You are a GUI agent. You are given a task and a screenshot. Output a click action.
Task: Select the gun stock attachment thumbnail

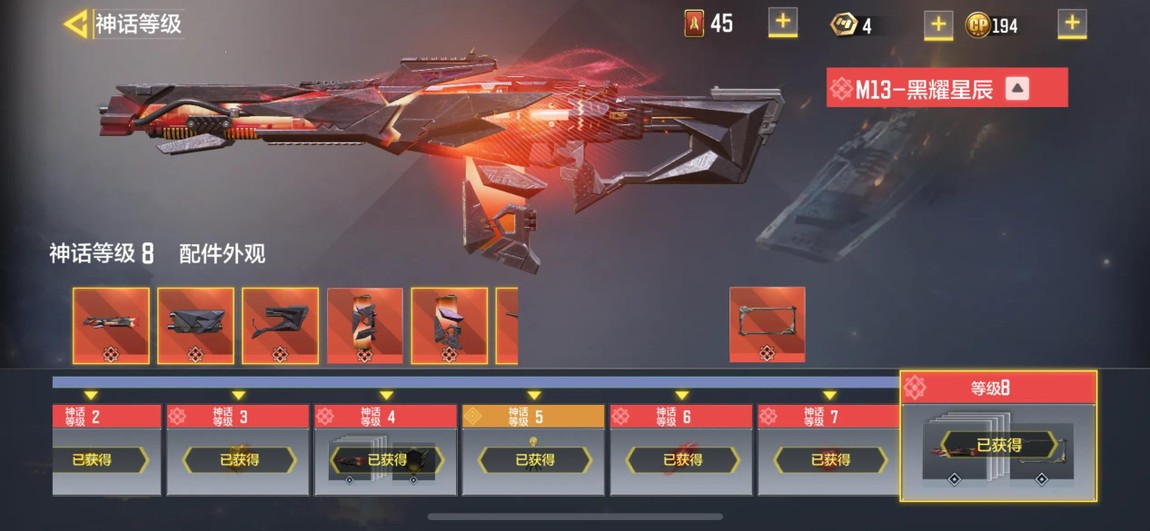tap(280, 325)
